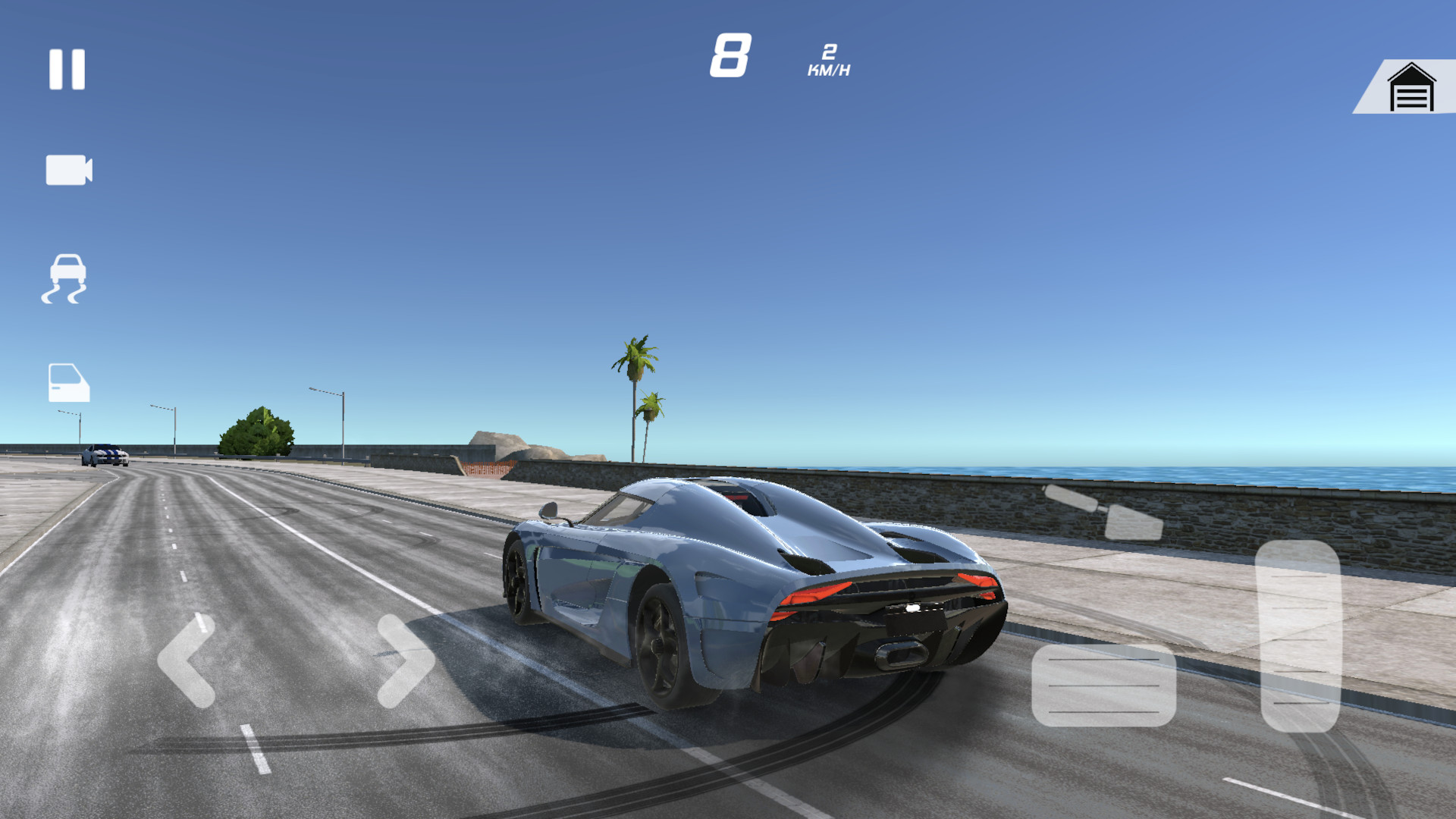
Task: Steer left with the left arrow
Action: [187, 661]
